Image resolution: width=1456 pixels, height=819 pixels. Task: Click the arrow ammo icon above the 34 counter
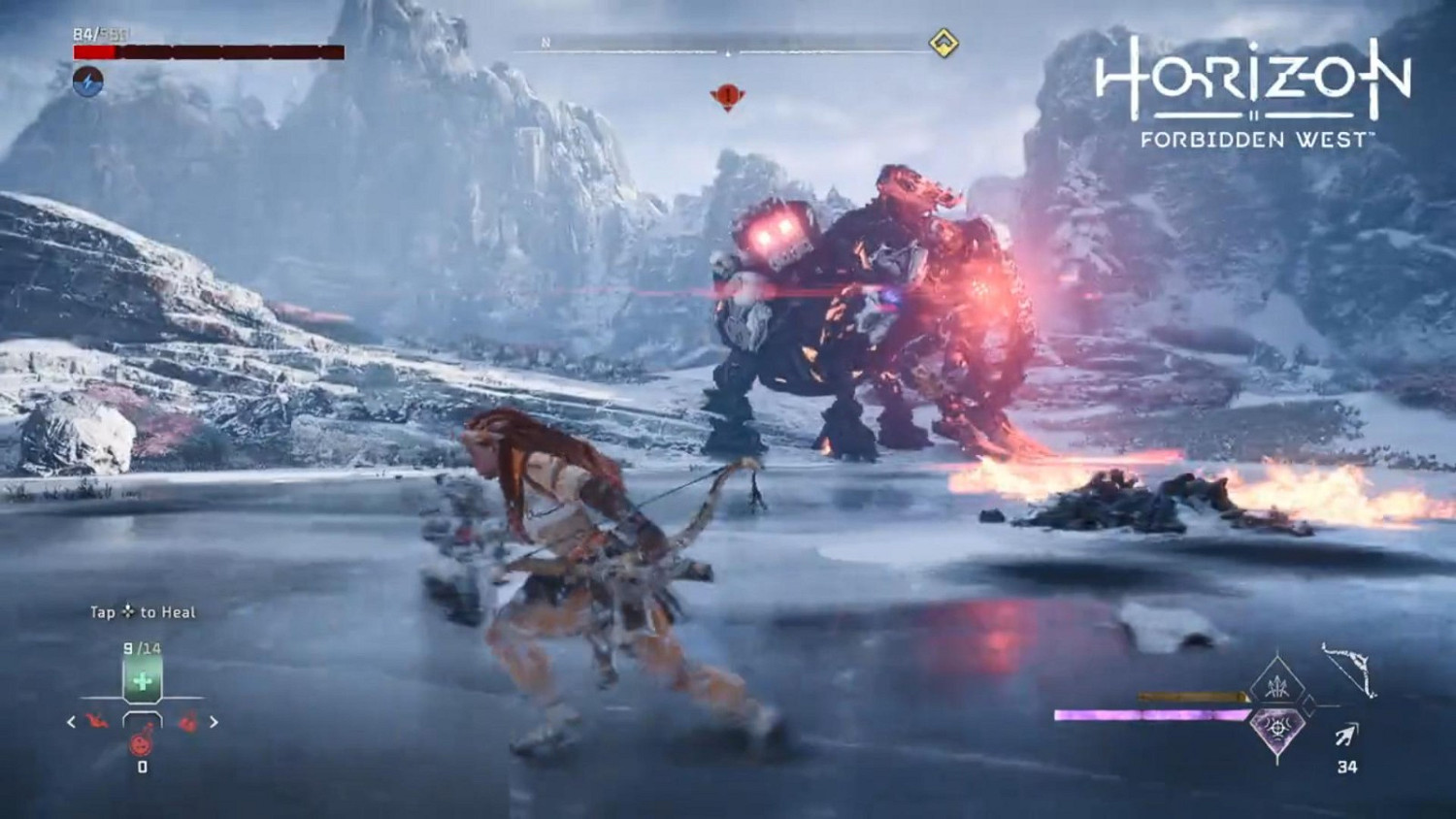(1346, 735)
